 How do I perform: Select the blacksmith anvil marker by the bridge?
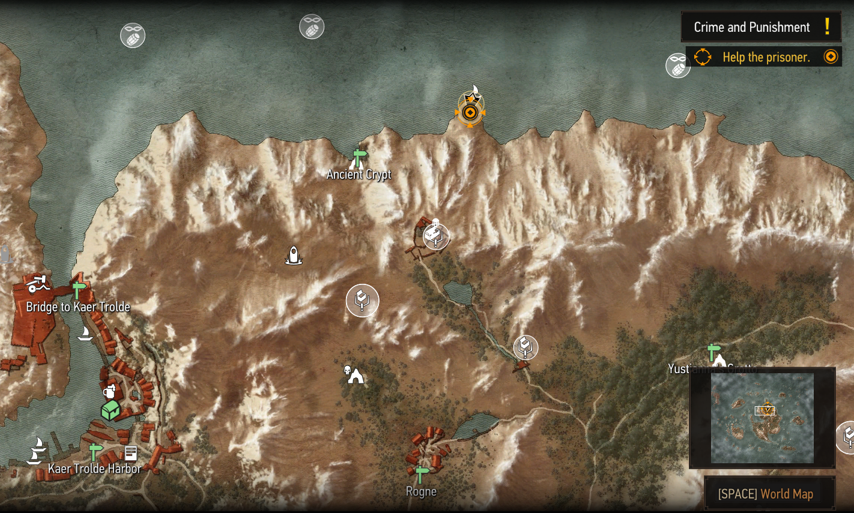pyautogui.click(x=38, y=284)
